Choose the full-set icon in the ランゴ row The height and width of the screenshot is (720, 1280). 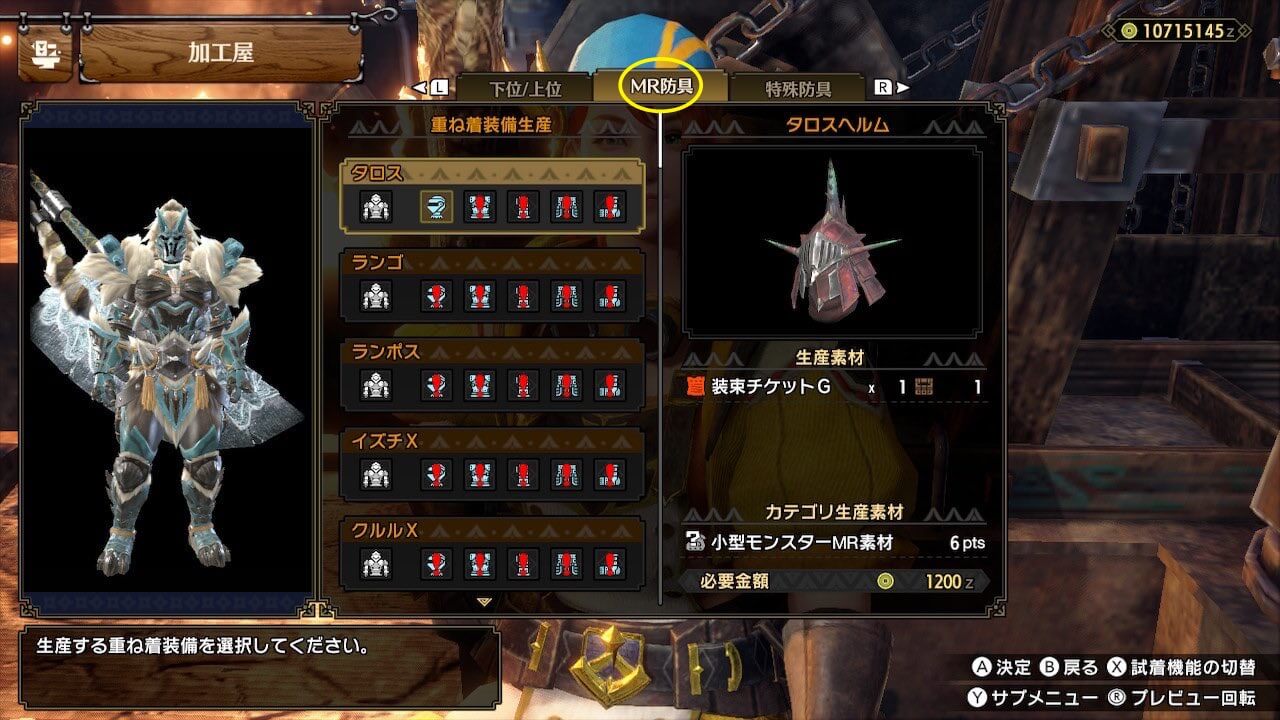point(376,296)
